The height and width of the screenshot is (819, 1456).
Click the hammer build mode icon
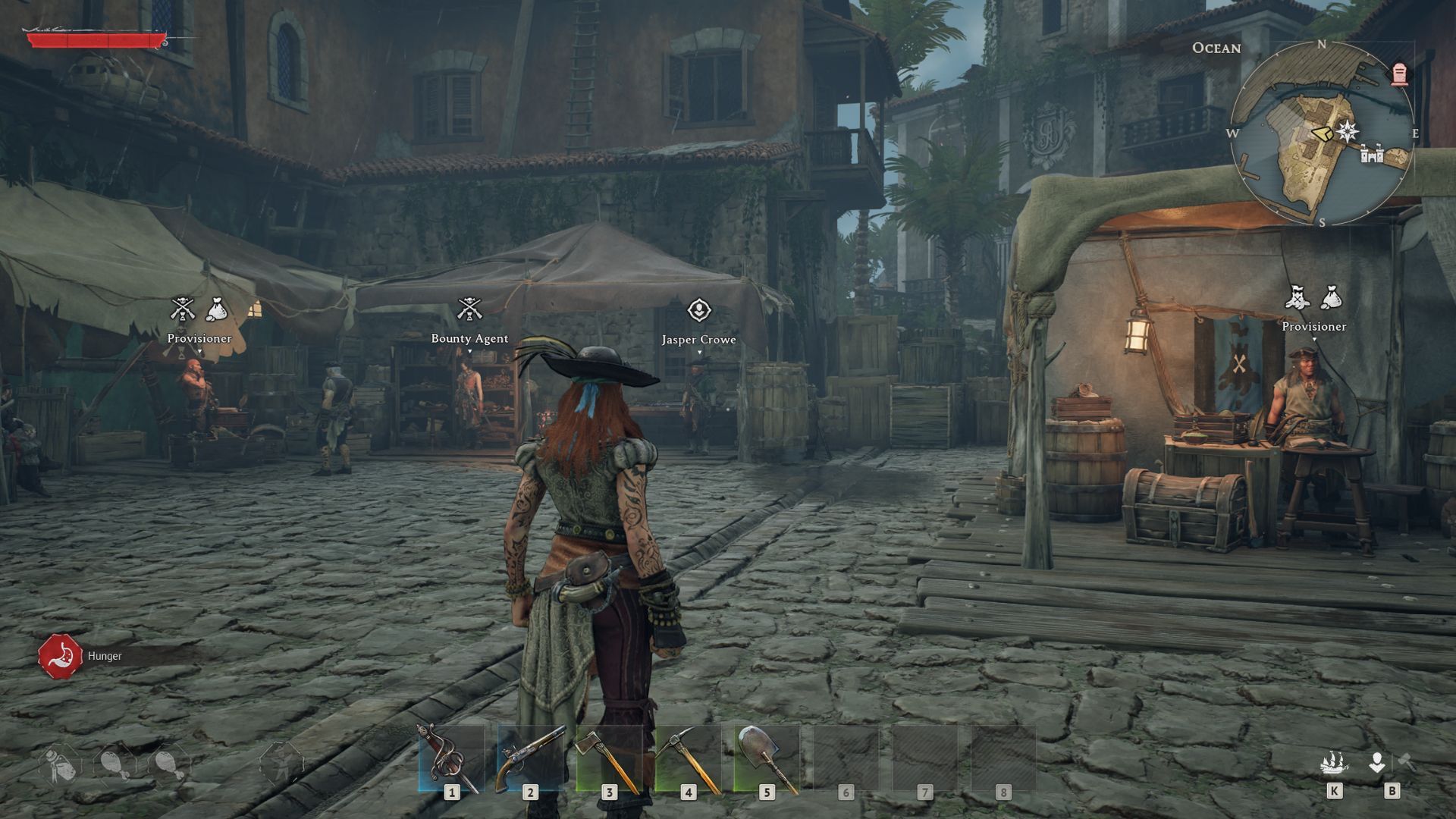tap(1407, 761)
